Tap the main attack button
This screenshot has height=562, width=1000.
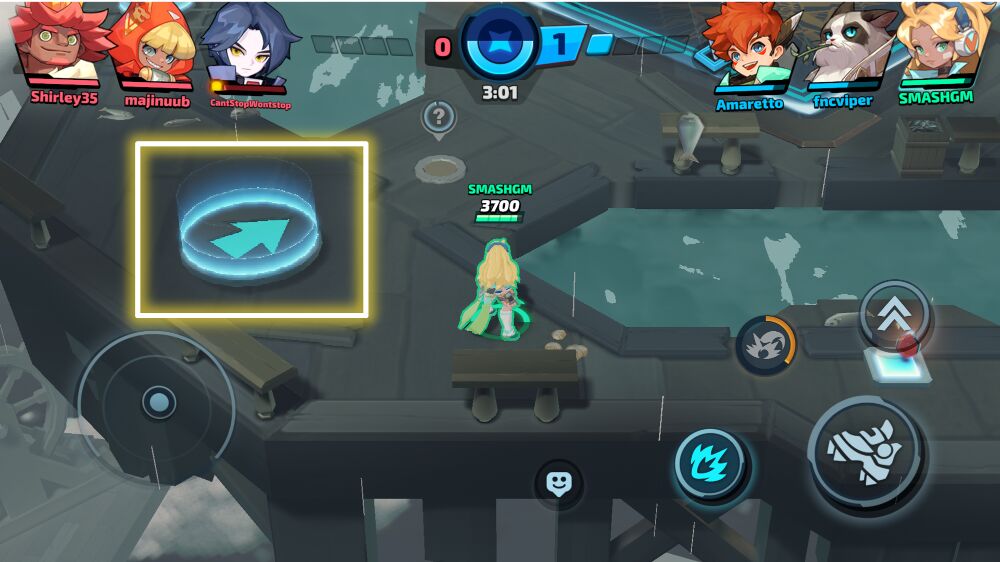866,454
